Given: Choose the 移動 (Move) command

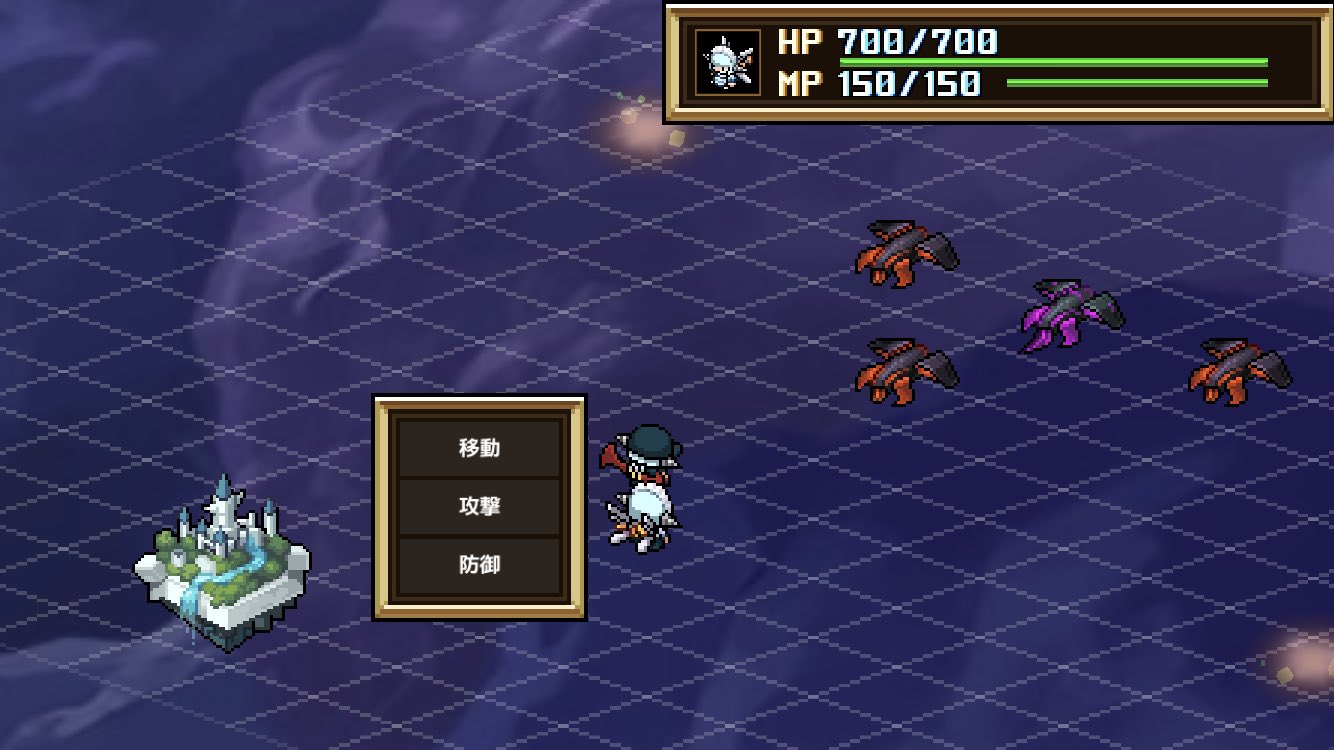Looking at the screenshot, I should (480, 449).
